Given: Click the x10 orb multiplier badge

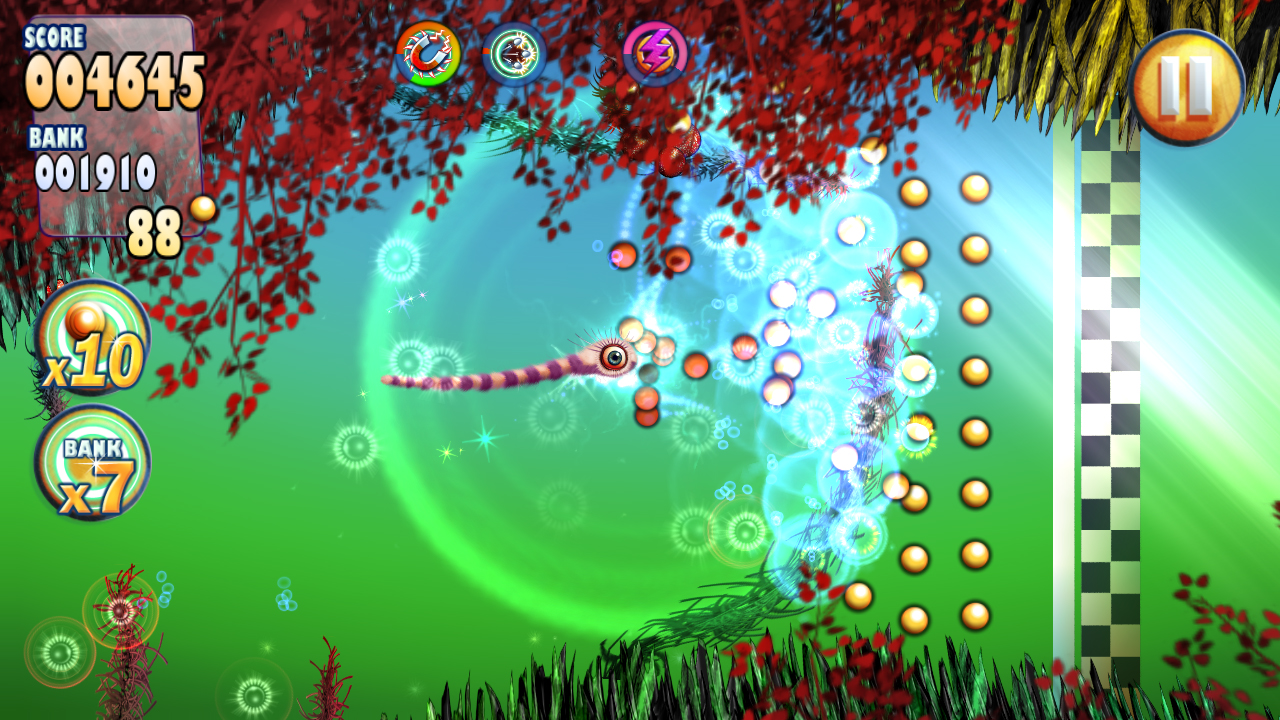Looking at the screenshot, I should [92, 338].
